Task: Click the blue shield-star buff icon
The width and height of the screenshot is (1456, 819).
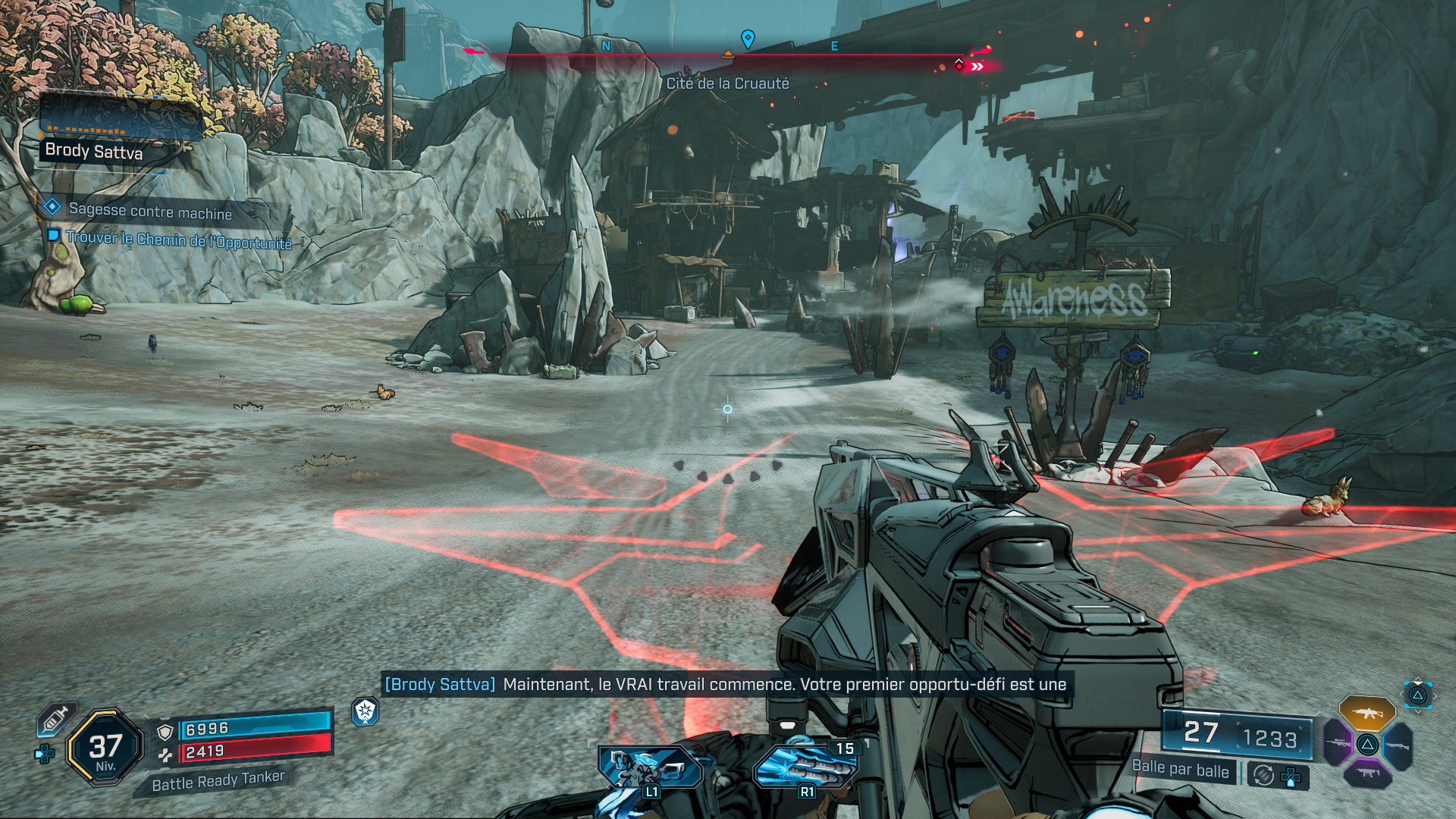Action: 366,711
